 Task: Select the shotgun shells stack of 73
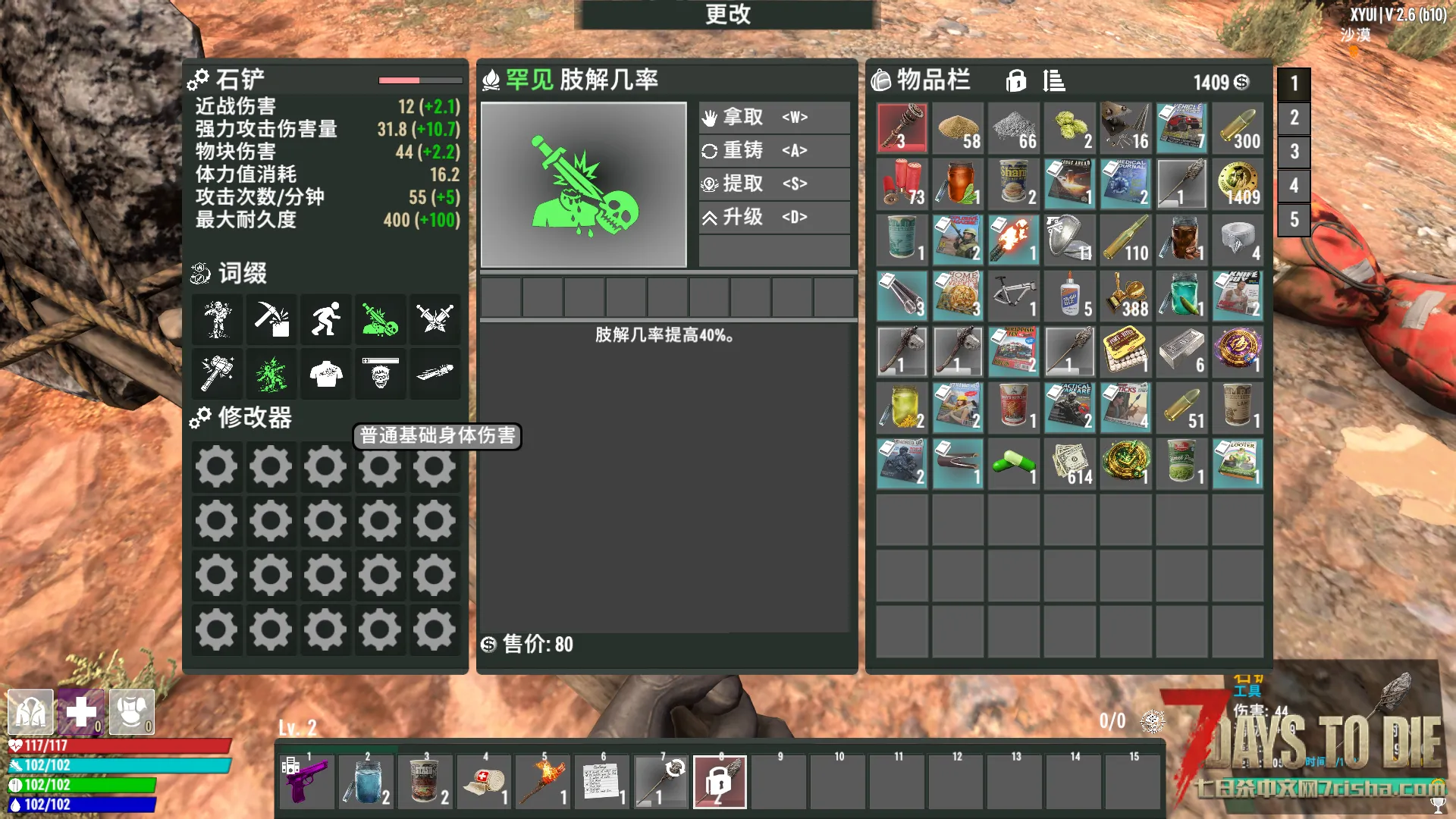coord(902,184)
